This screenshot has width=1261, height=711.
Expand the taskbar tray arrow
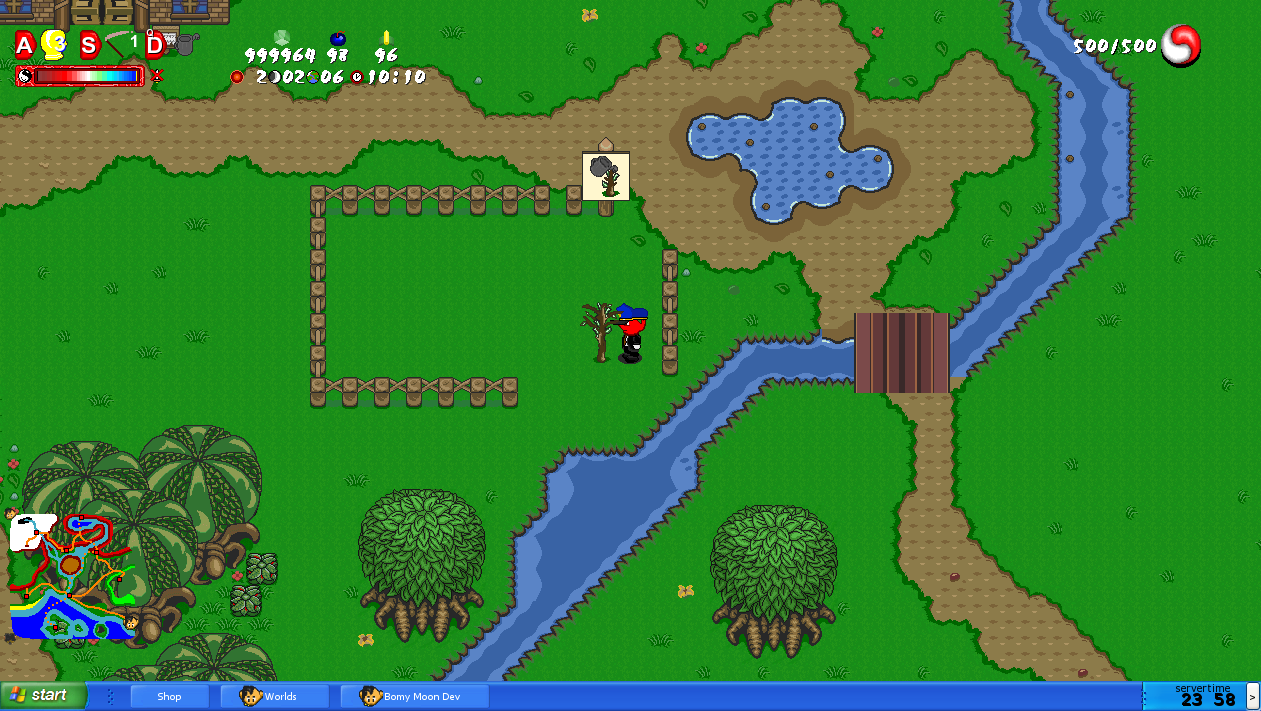coord(1253,696)
